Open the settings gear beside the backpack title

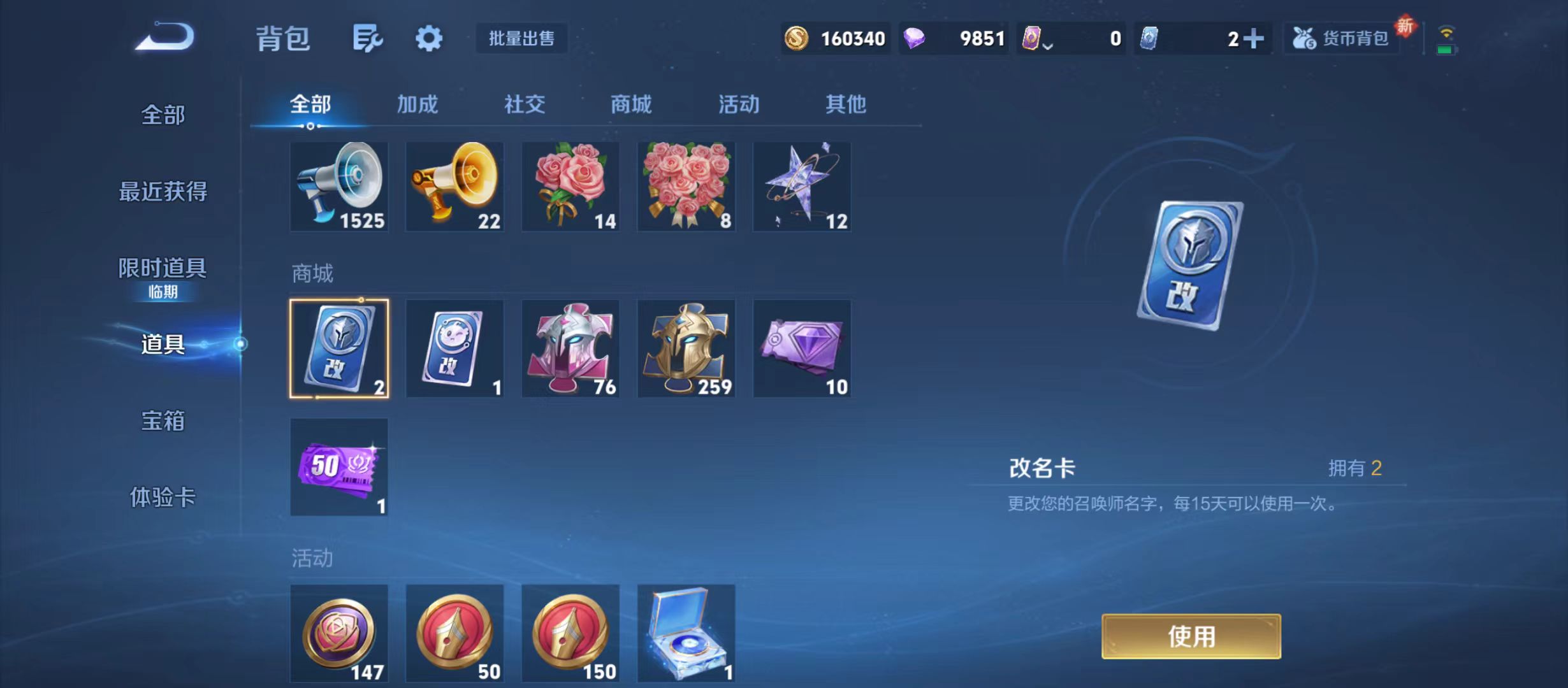pos(428,38)
